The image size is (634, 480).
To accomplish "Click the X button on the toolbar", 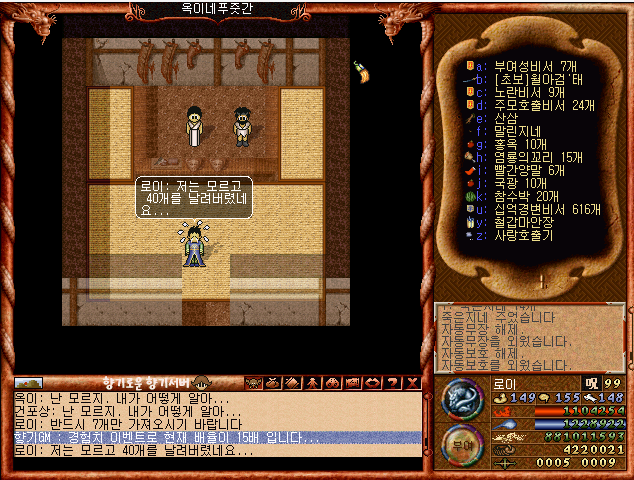I will tap(412, 383).
